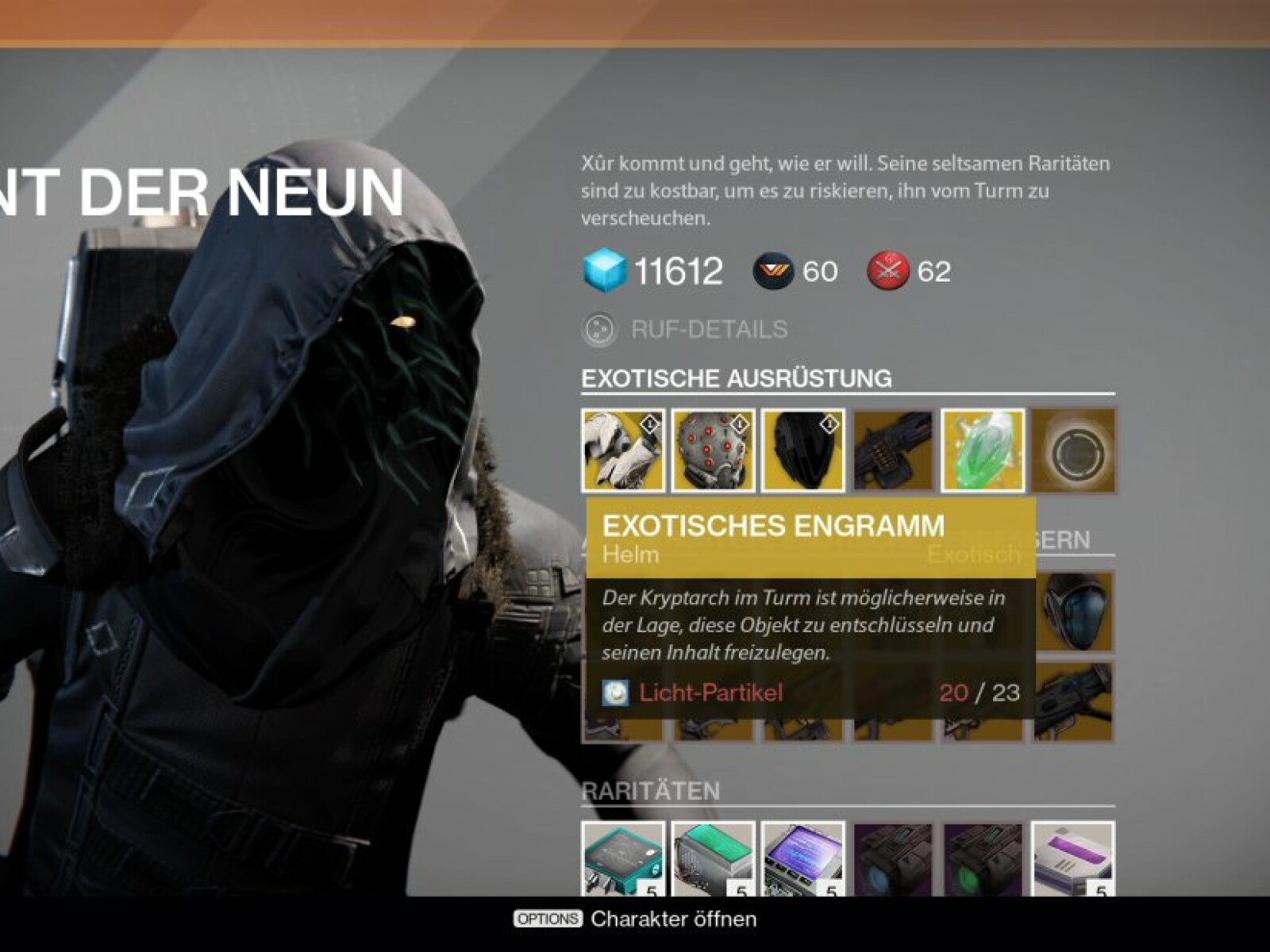
Task: Choose the blue-visor helmet item
Action: (1075, 612)
